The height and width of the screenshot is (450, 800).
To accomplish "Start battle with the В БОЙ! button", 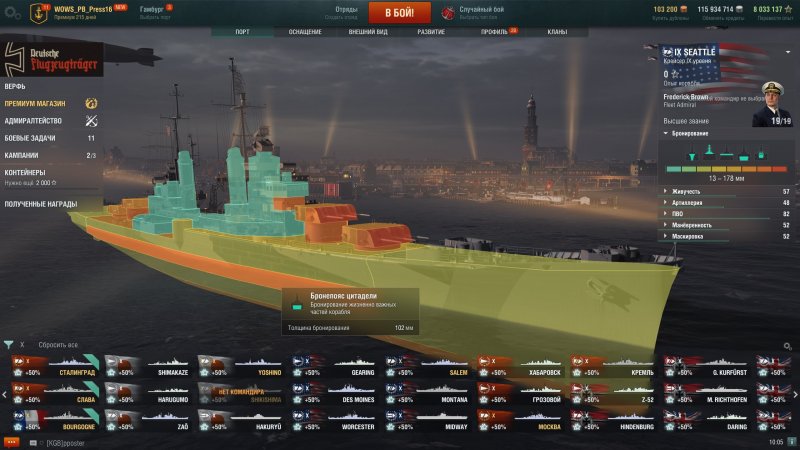I will coord(400,12).
